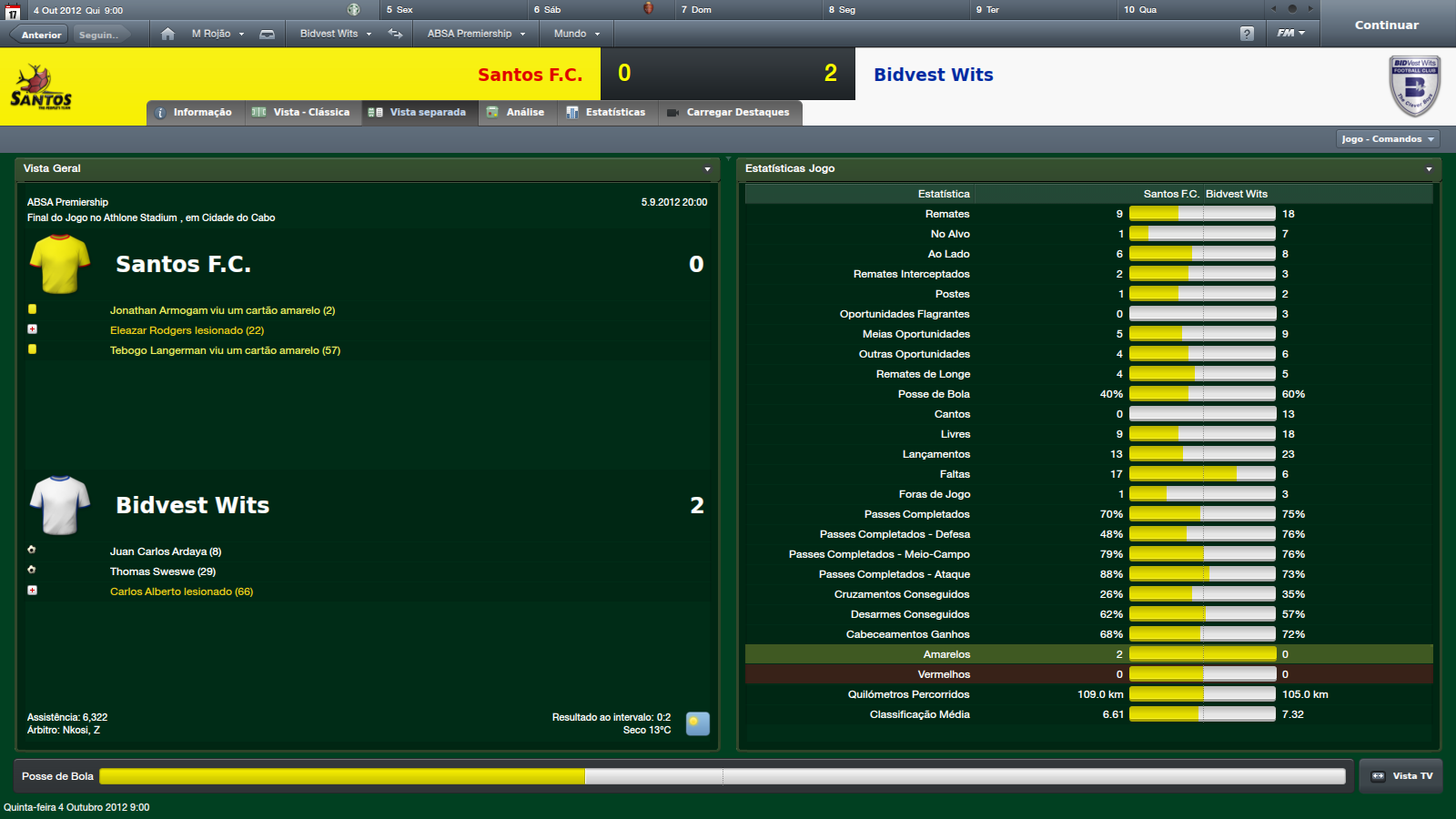
Task: Click the Continuar button
Action: tap(1386, 25)
